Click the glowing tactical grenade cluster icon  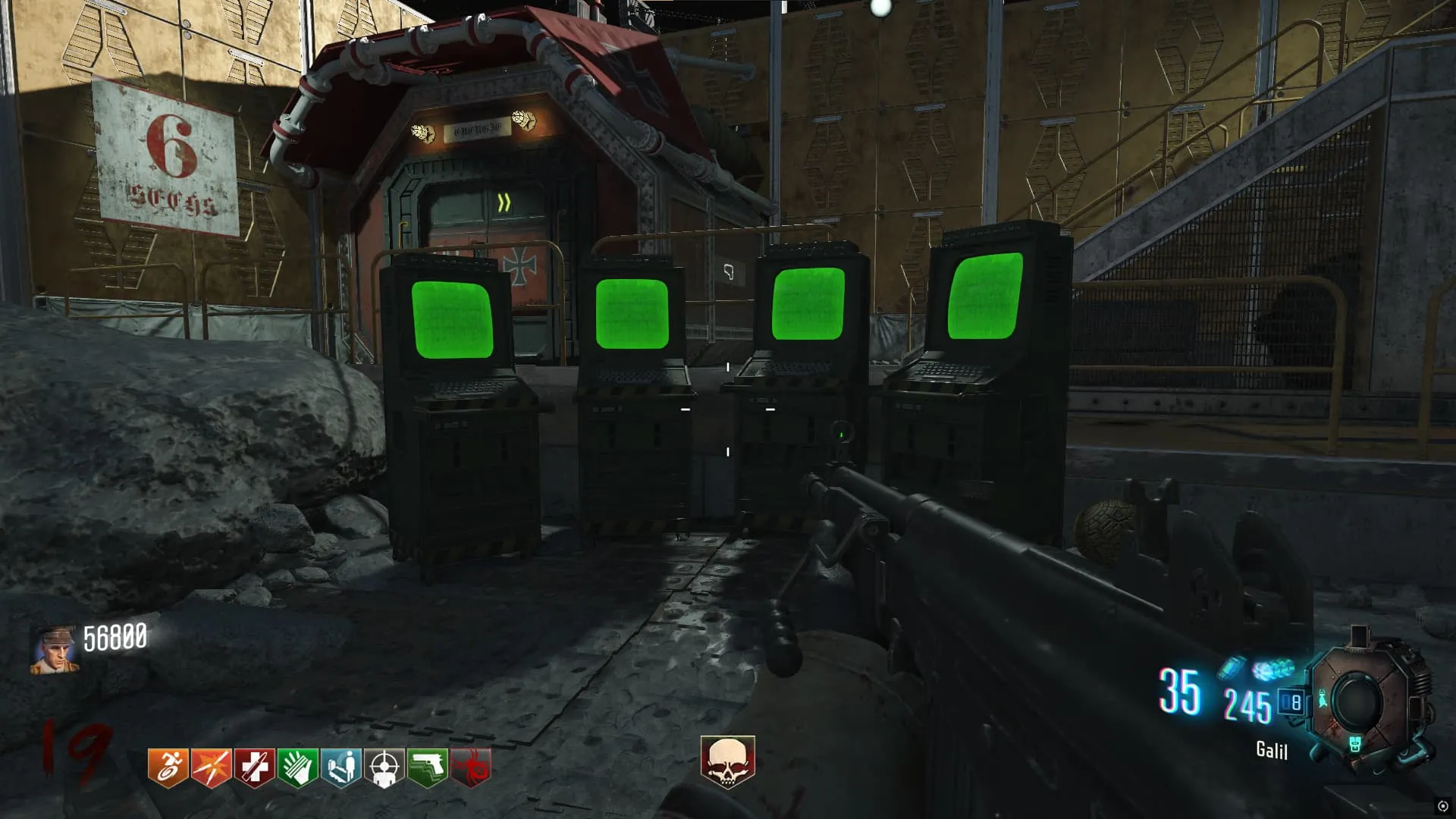tap(1273, 670)
